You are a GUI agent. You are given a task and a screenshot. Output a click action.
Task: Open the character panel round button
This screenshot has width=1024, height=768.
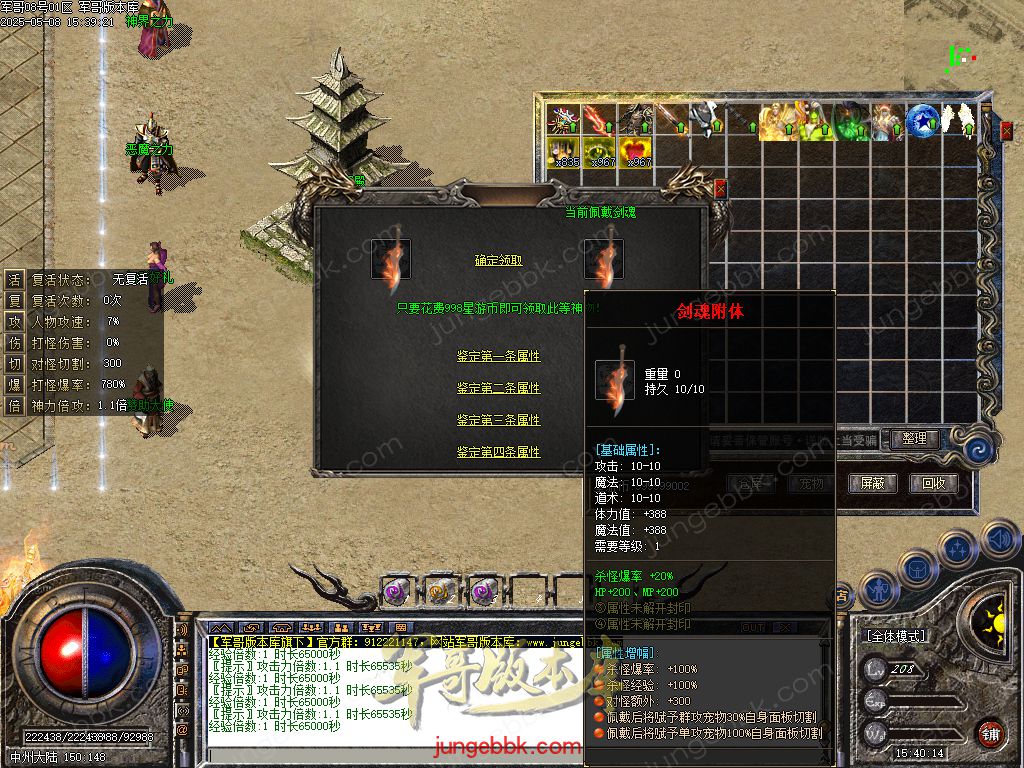click(x=879, y=589)
